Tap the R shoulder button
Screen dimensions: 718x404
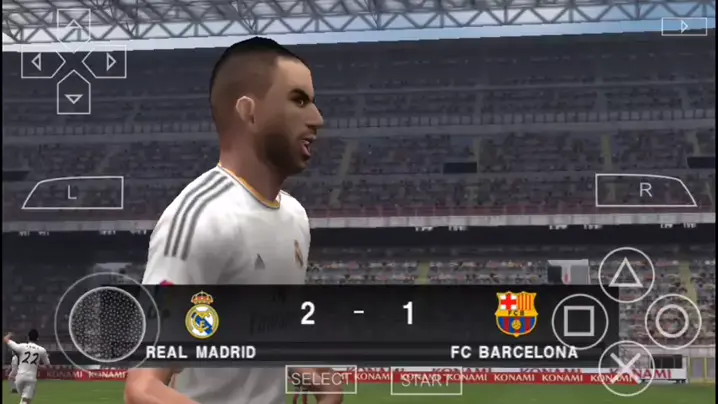pos(645,190)
